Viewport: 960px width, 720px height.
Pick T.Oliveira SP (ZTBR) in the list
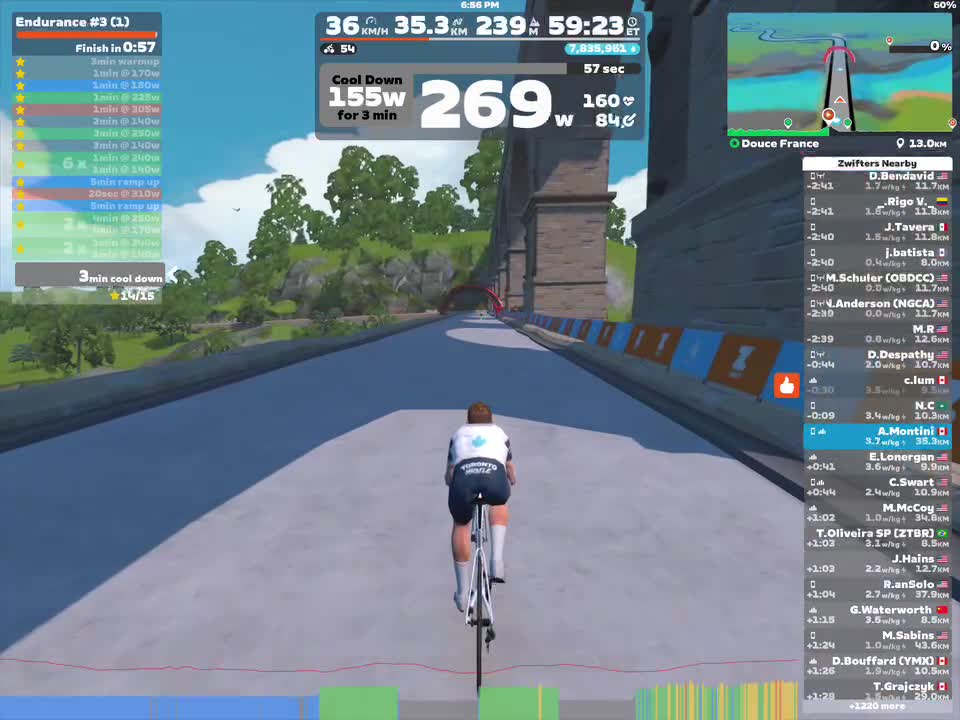pyautogui.click(x=877, y=538)
